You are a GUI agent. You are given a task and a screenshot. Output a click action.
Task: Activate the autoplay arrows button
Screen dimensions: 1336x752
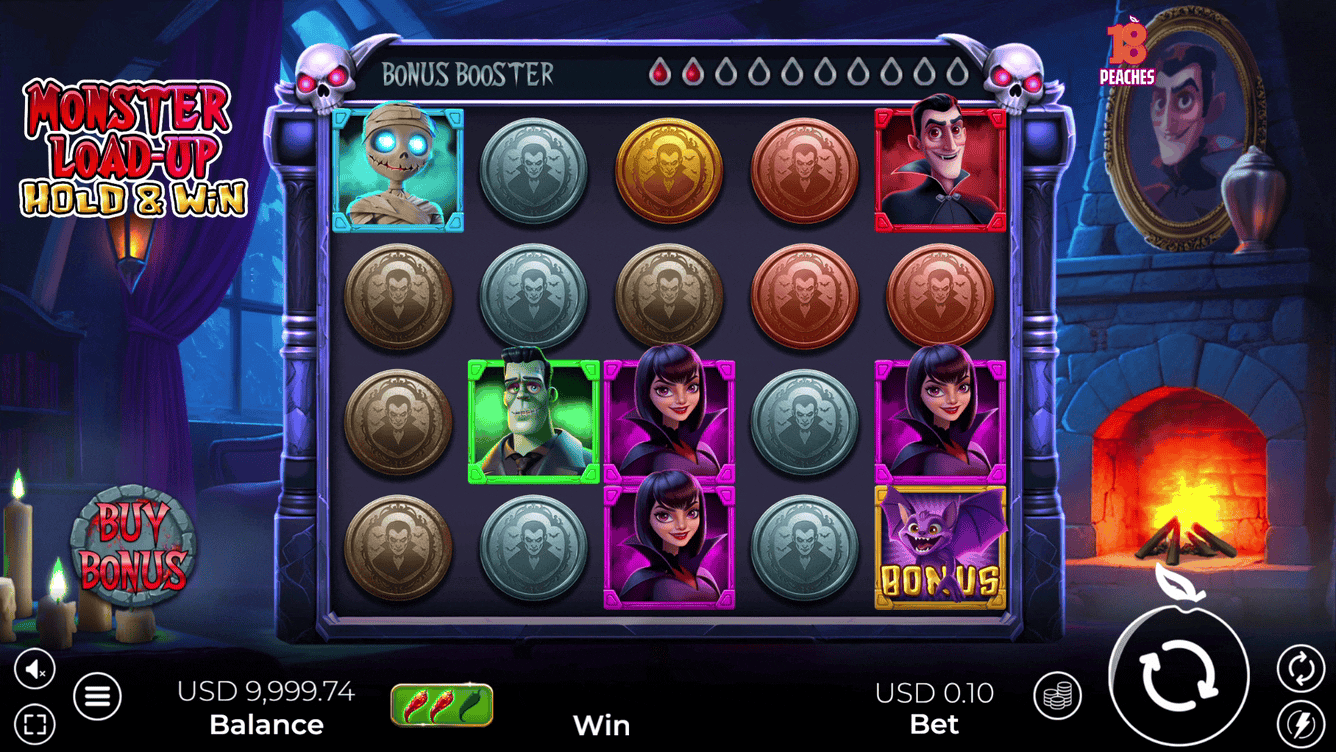point(1300,668)
